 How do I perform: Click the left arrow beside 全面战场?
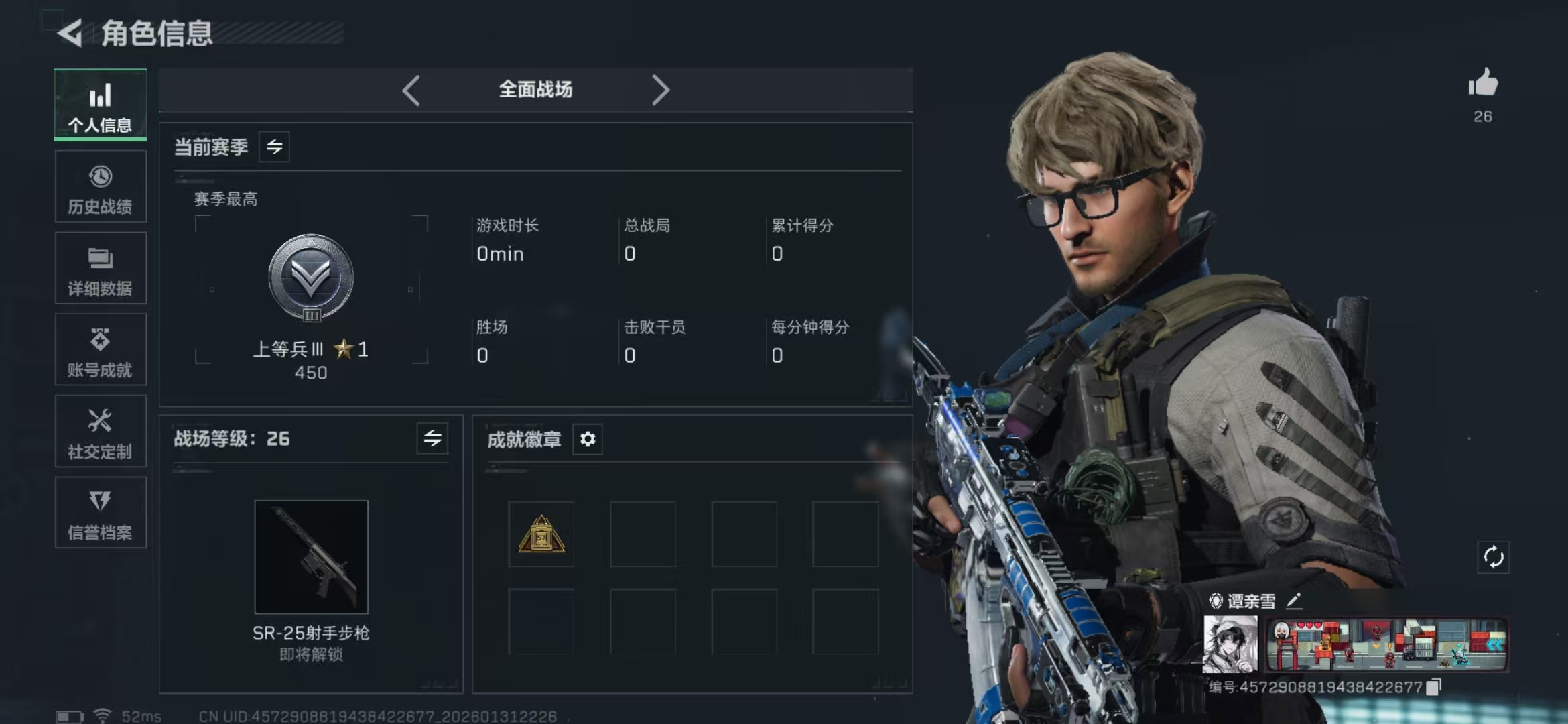411,90
